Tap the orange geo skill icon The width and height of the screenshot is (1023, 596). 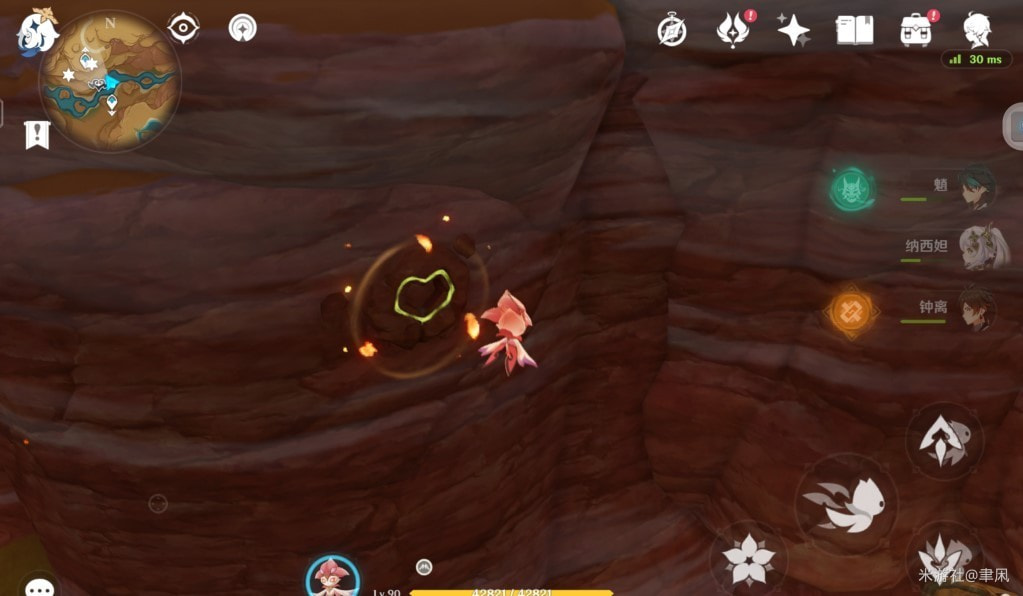[851, 310]
